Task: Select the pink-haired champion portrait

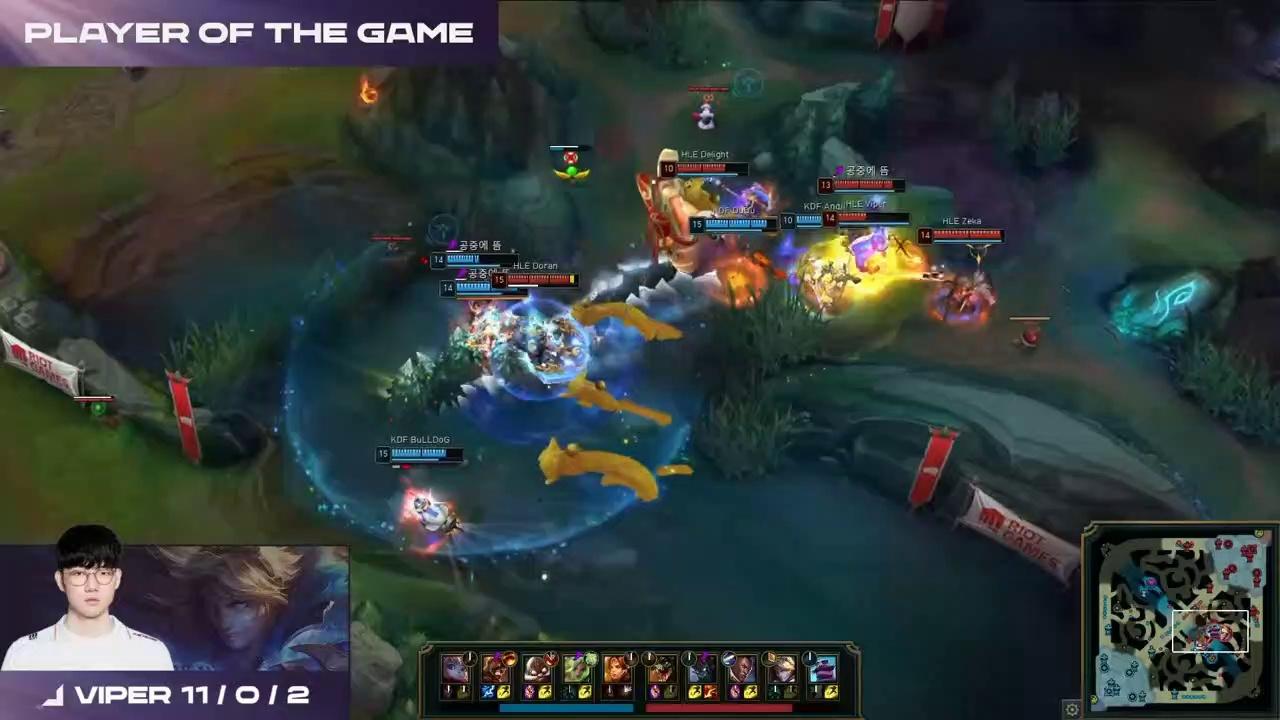Action: coord(455,668)
